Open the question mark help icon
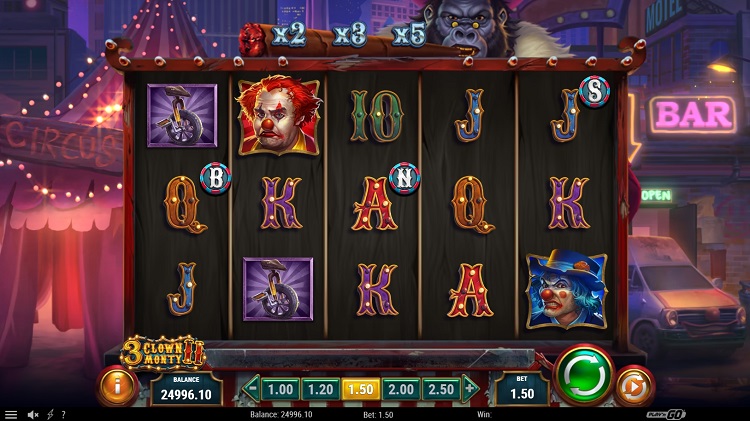 pos(63,414)
